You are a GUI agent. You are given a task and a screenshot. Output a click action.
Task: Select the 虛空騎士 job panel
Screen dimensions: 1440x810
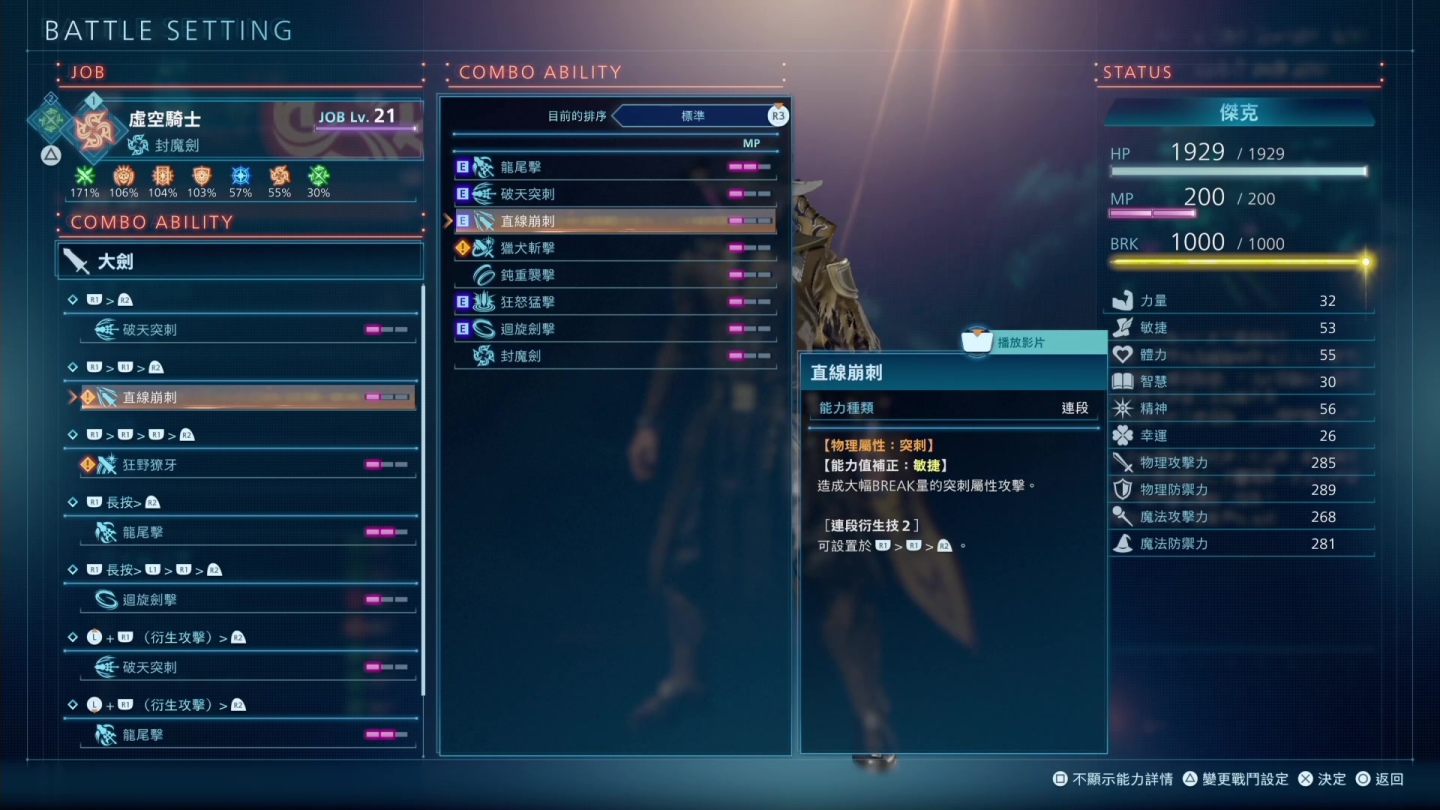tap(240, 131)
